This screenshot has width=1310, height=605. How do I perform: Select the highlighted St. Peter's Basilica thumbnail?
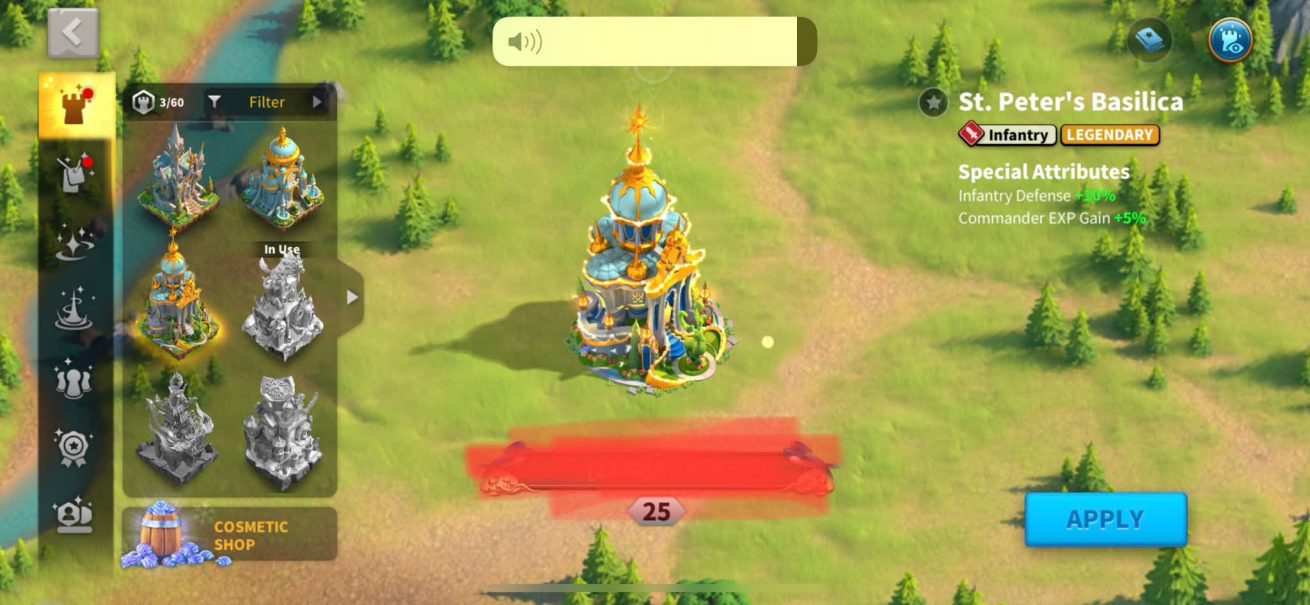click(178, 299)
